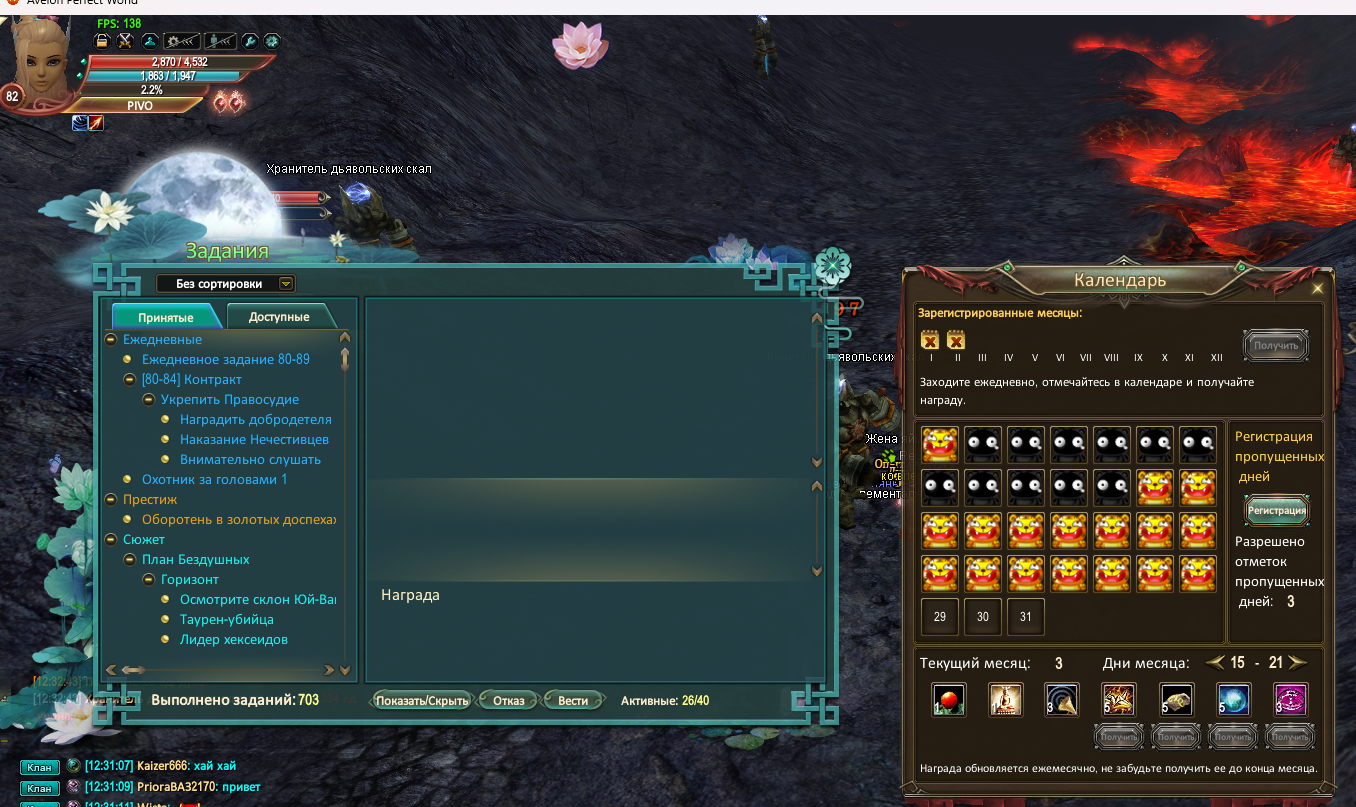
Task: Select the Принятые quests tab
Action: [166, 317]
